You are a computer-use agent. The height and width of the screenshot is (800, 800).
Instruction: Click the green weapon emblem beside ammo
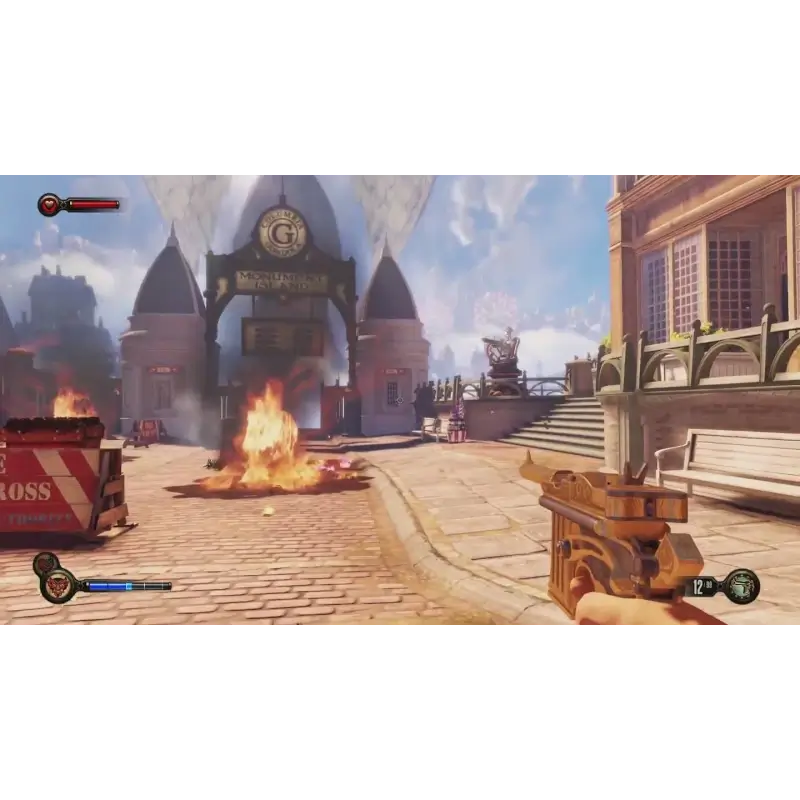[741, 586]
